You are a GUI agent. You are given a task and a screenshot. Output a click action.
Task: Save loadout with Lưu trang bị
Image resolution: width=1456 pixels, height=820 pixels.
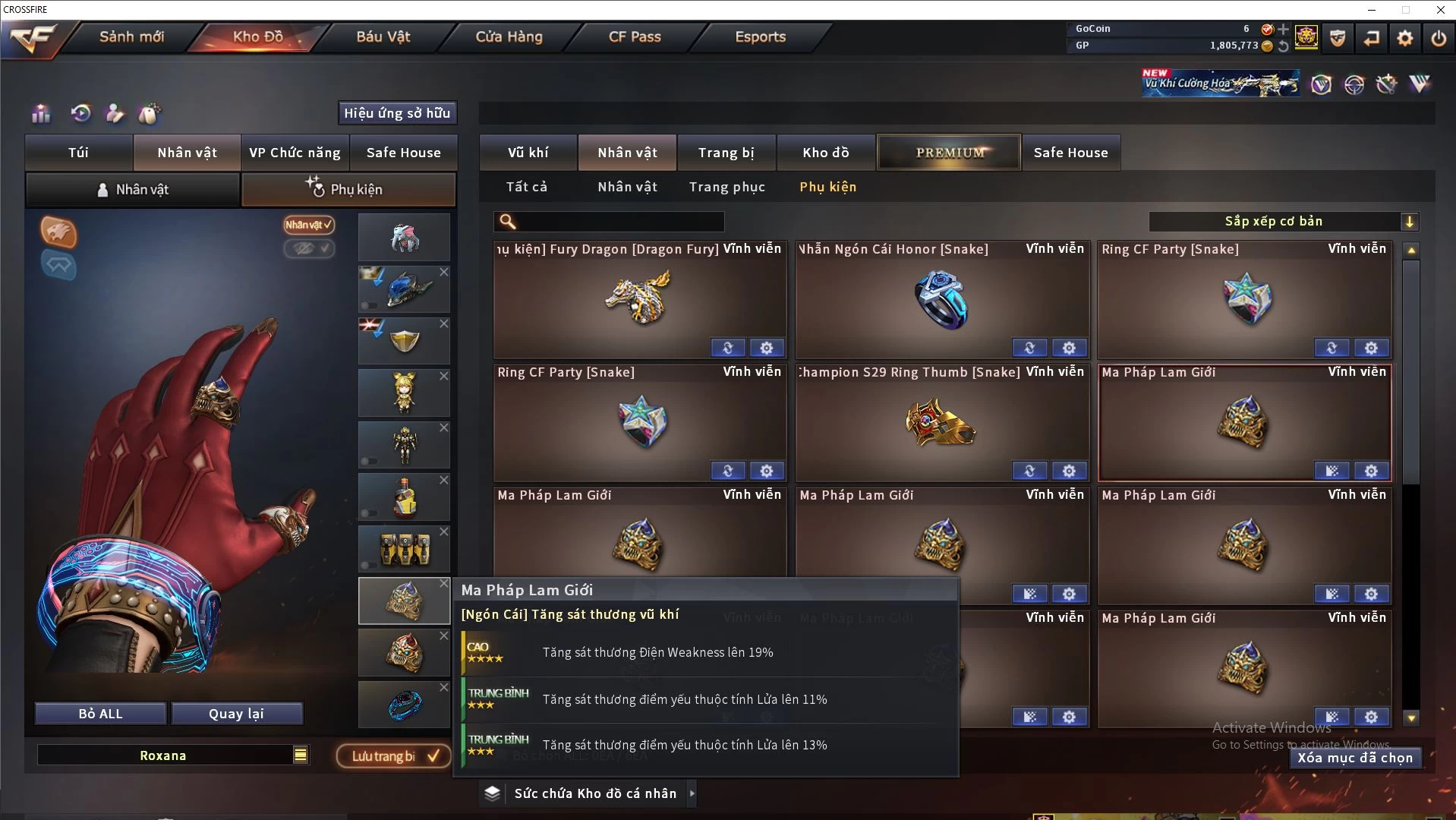[394, 756]
